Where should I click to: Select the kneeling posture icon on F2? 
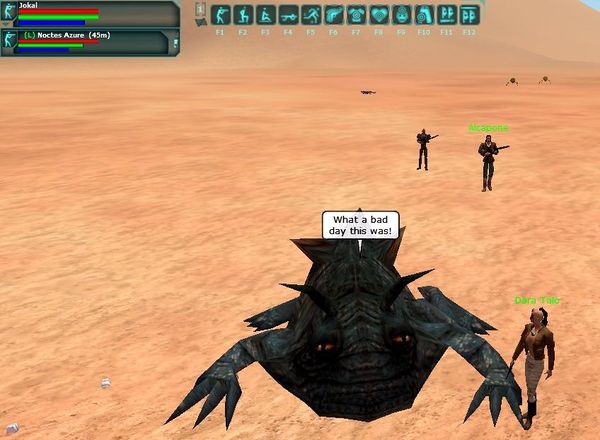242,15
